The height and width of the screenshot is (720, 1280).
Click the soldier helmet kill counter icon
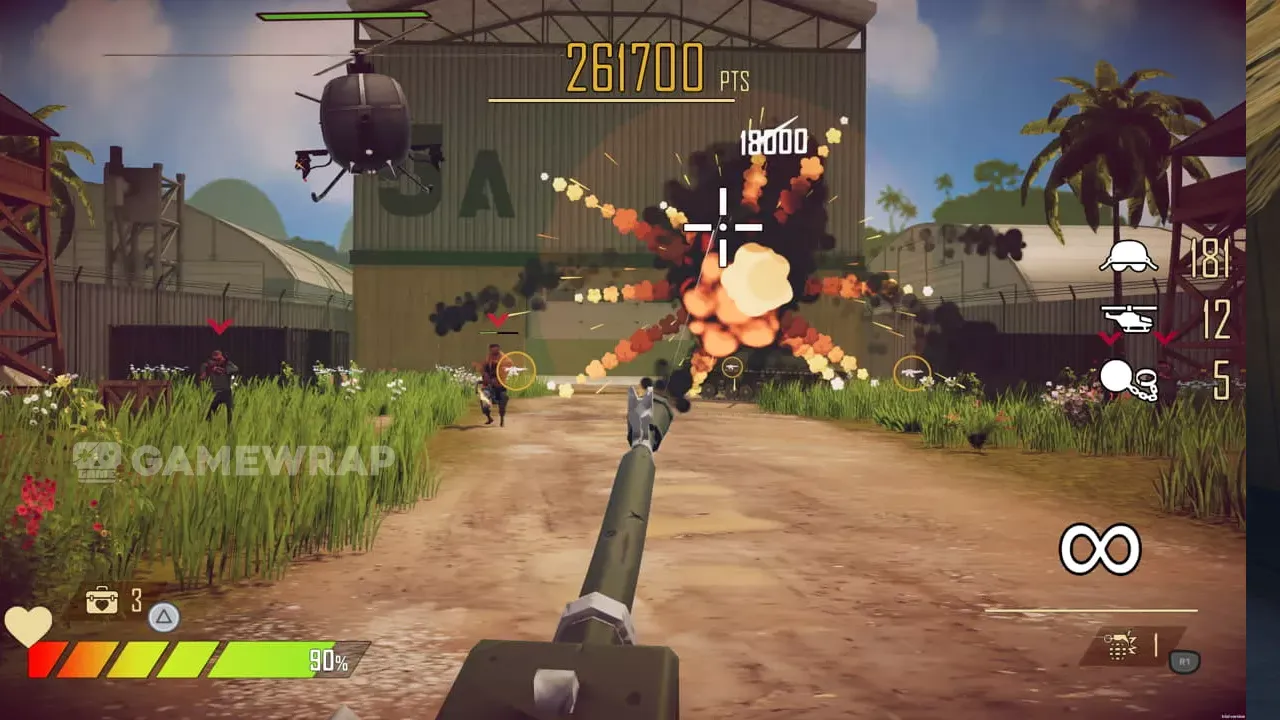(x=1128, y=257)
